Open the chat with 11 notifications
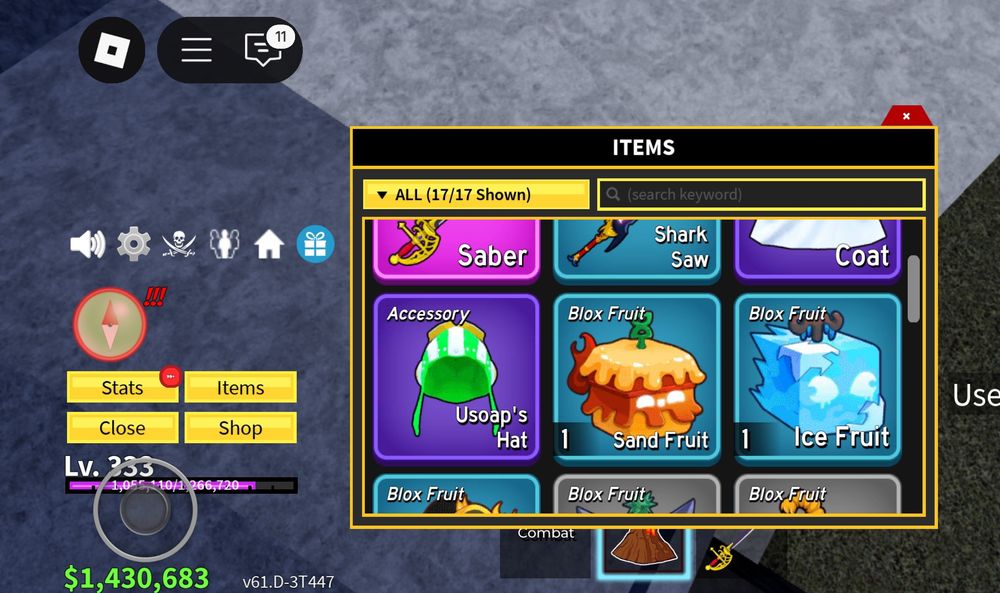Image resolution: width=1000 pixels, height=593 pixels. pyautogui.click(x=264, y=50)
